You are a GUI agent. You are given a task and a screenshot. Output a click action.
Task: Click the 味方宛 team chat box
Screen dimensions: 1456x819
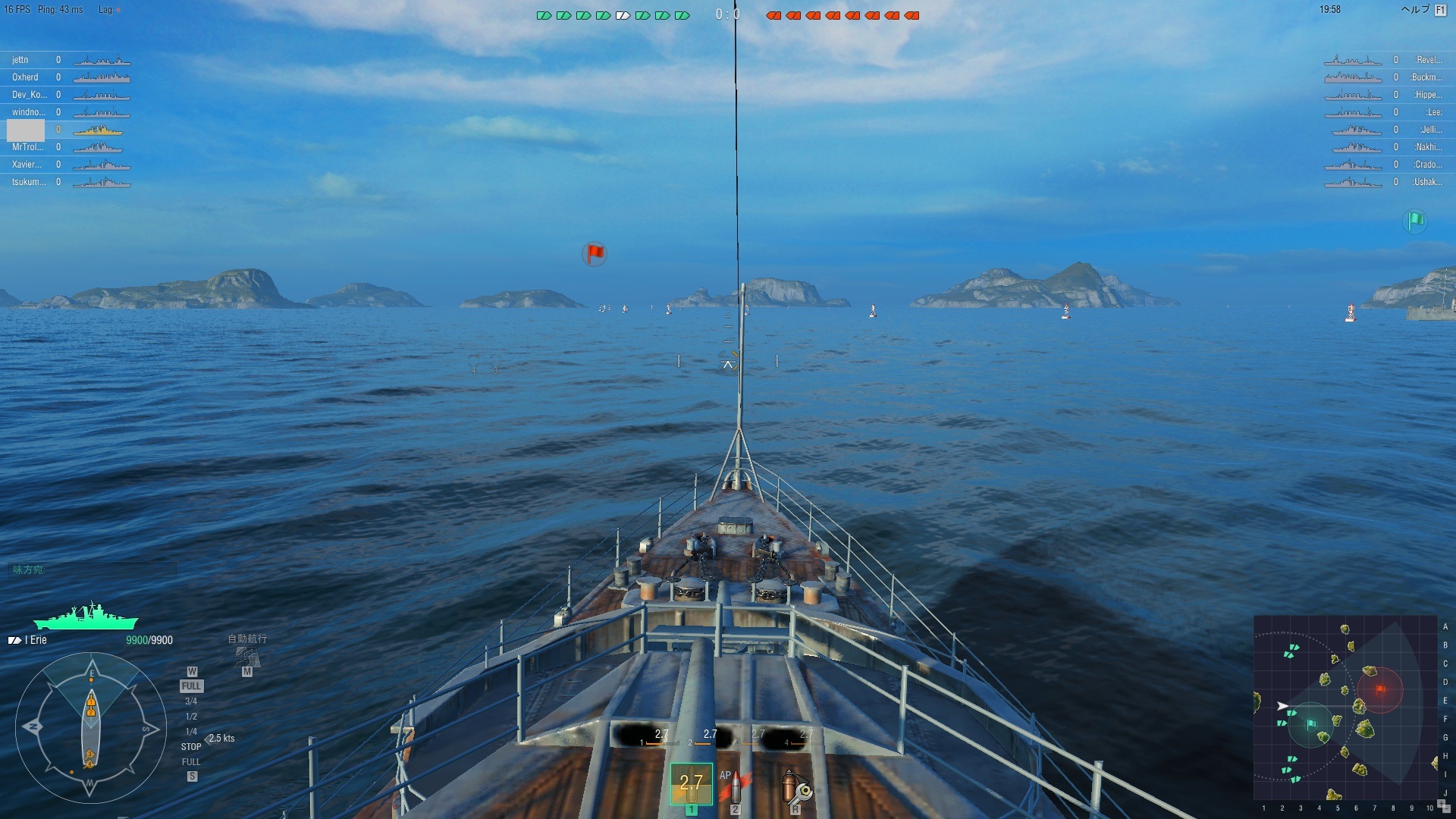(x=91, y=570)
